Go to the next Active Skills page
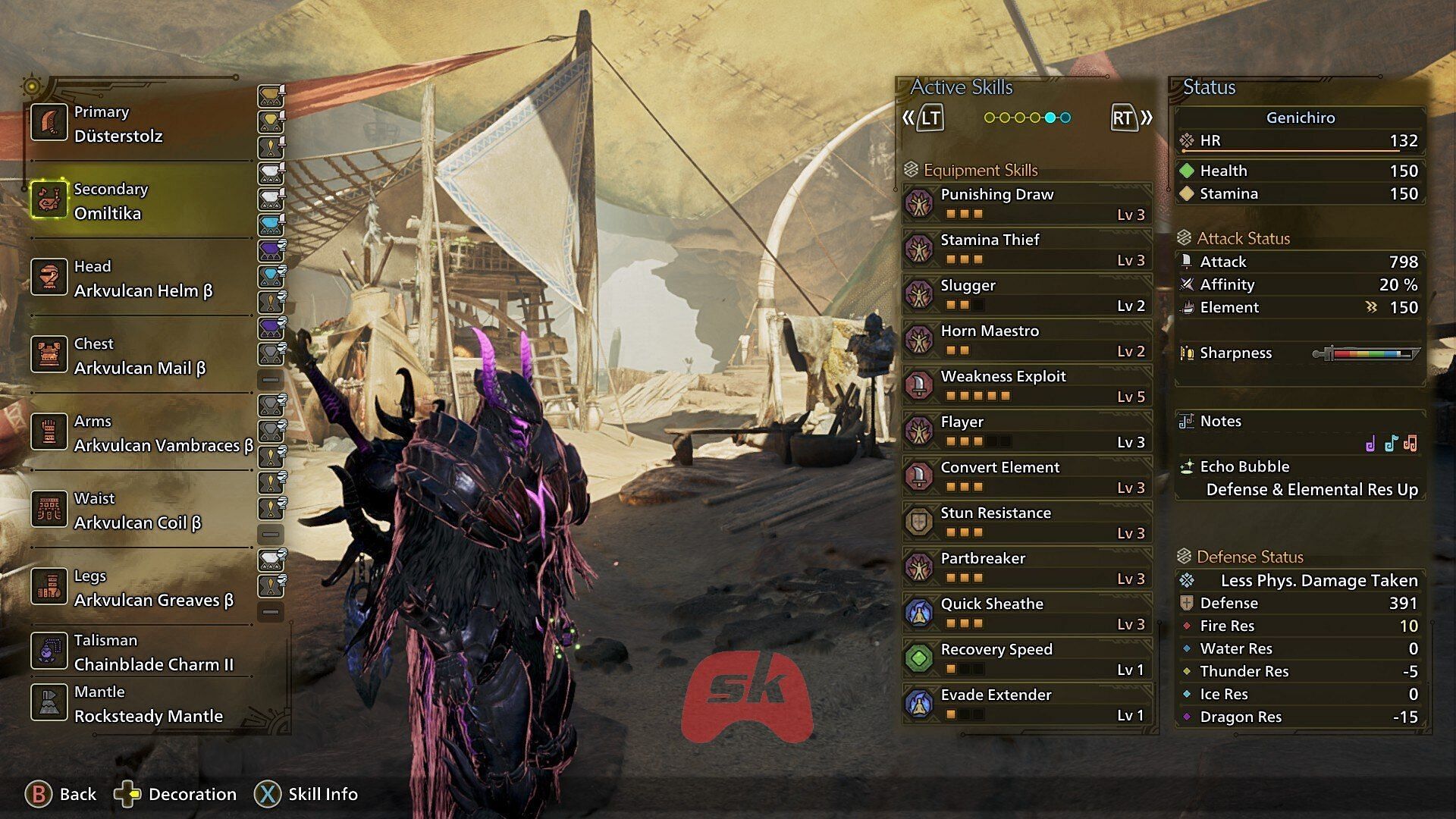Screen dimensions: 1456x819 pyautogui.click(x=1131, y=118)
